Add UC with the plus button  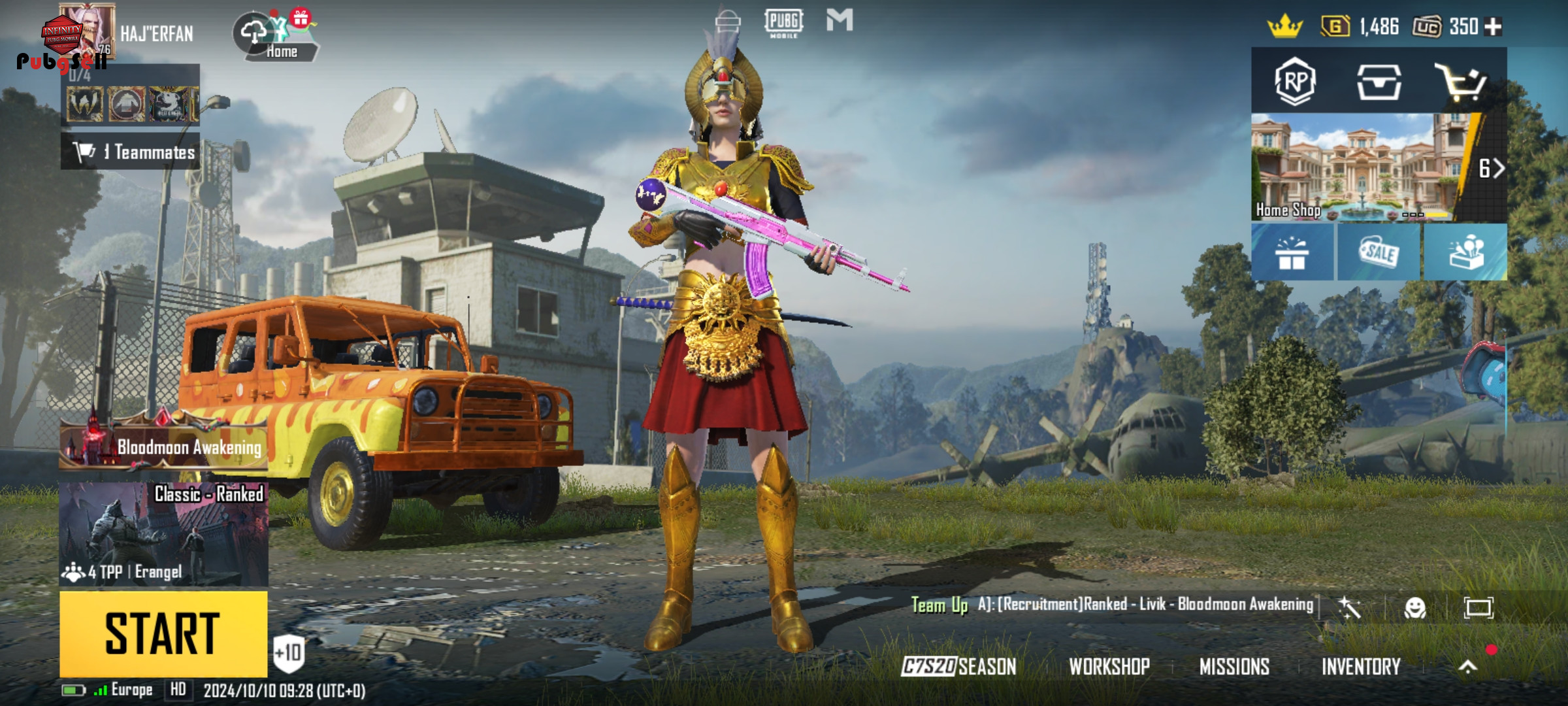(1494, 27)
